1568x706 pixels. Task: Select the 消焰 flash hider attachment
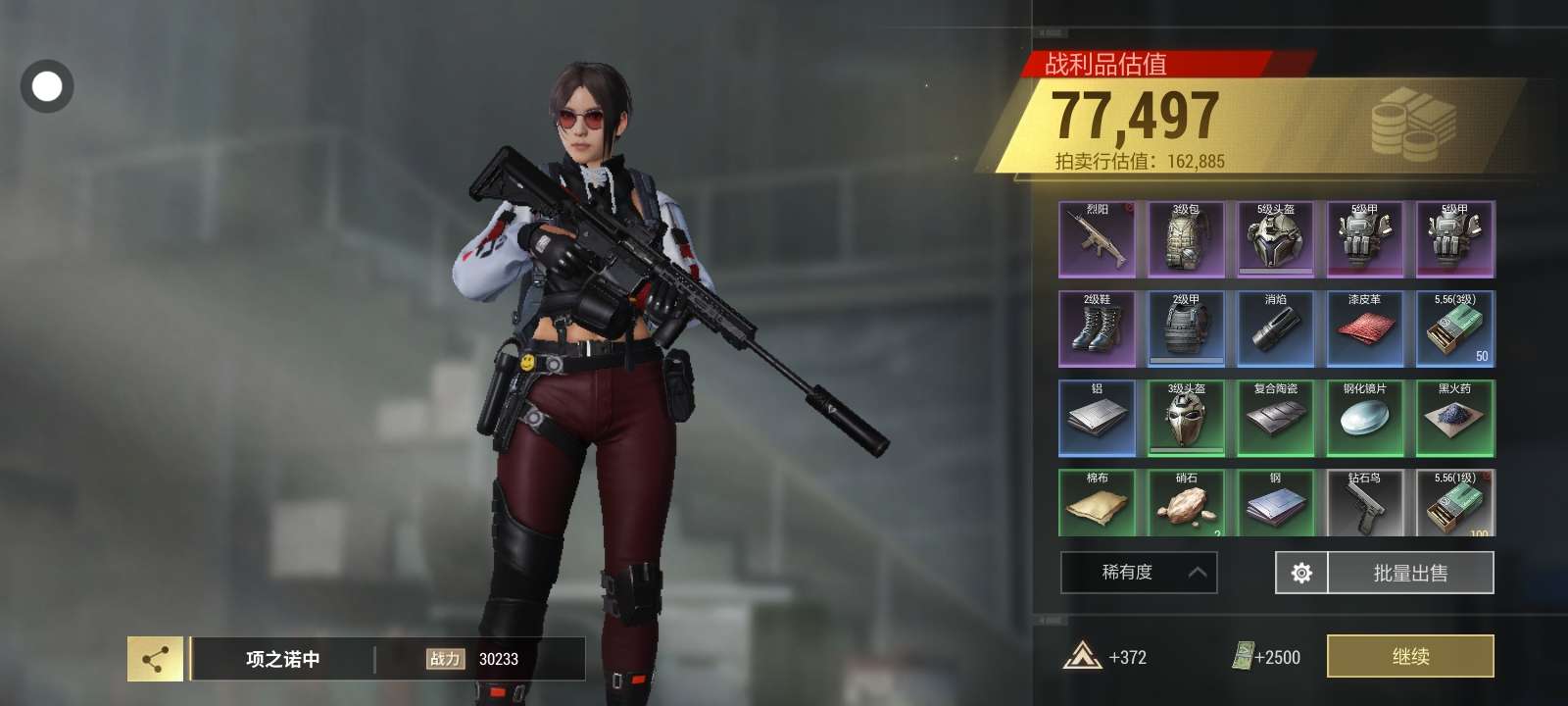tap(1276, 328)
